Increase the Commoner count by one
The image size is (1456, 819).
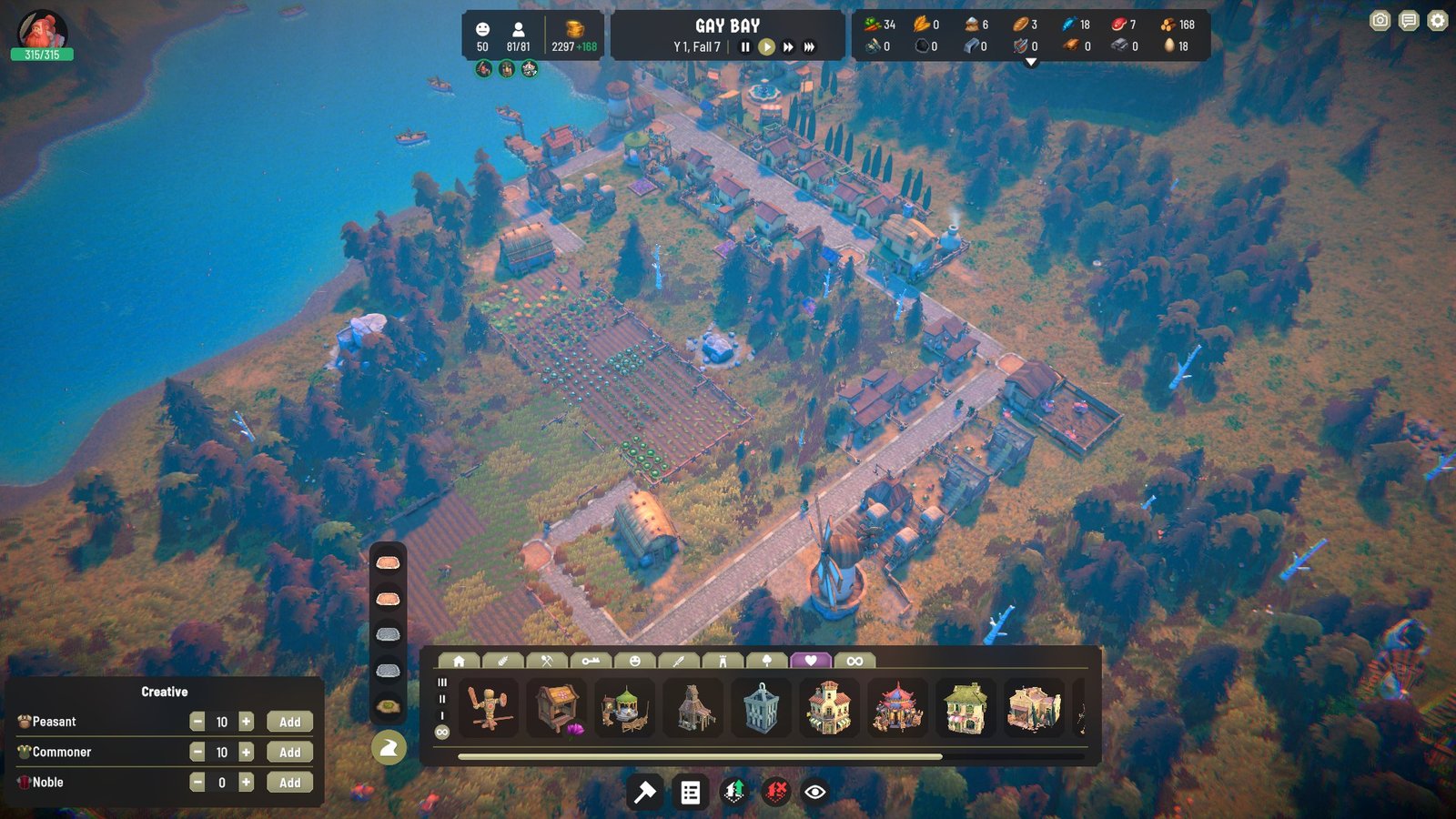click(246, 753)
